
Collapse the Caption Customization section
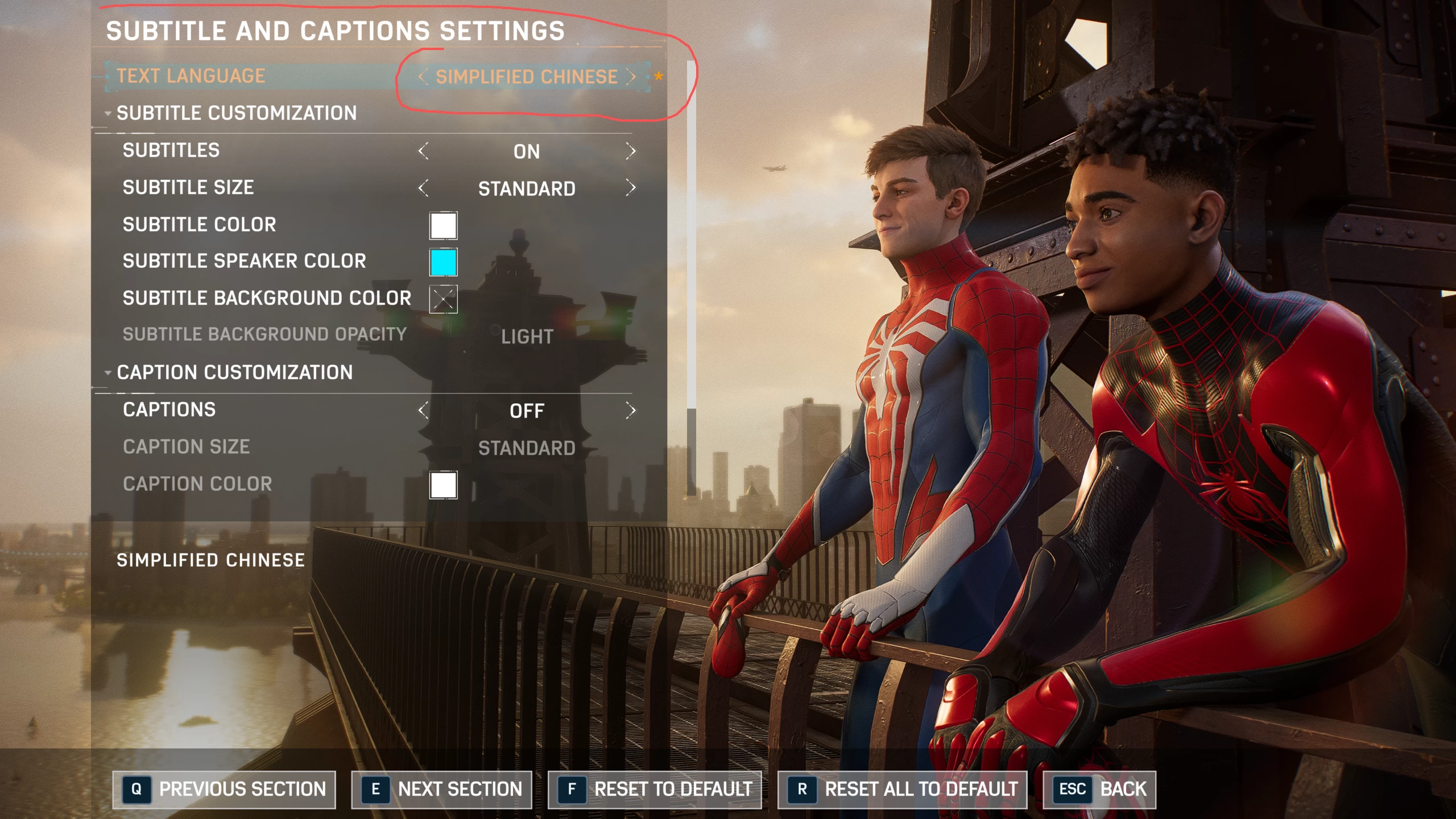(x=108, y=373)
